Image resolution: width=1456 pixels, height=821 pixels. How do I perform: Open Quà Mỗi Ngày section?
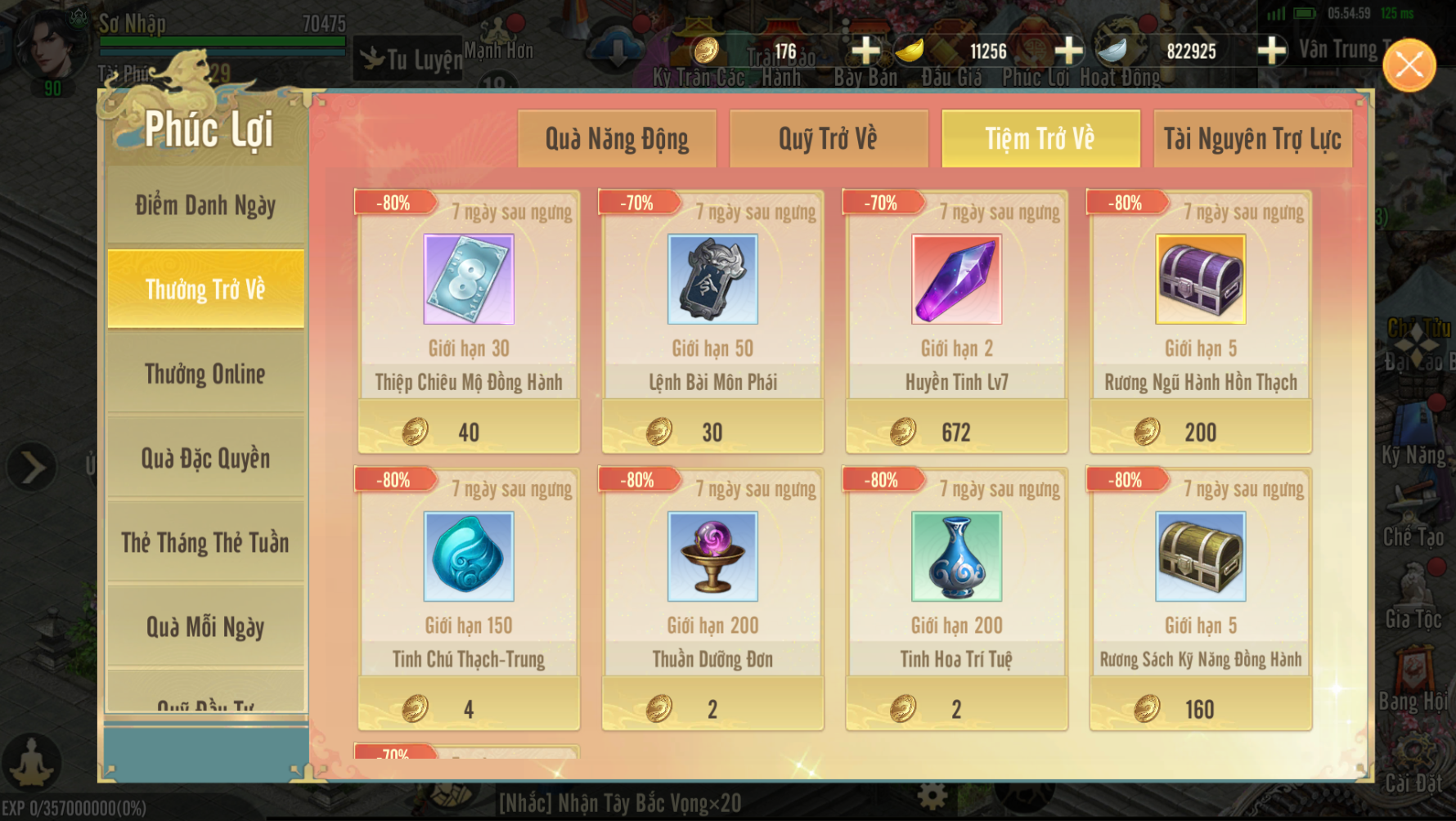[205, 626]
